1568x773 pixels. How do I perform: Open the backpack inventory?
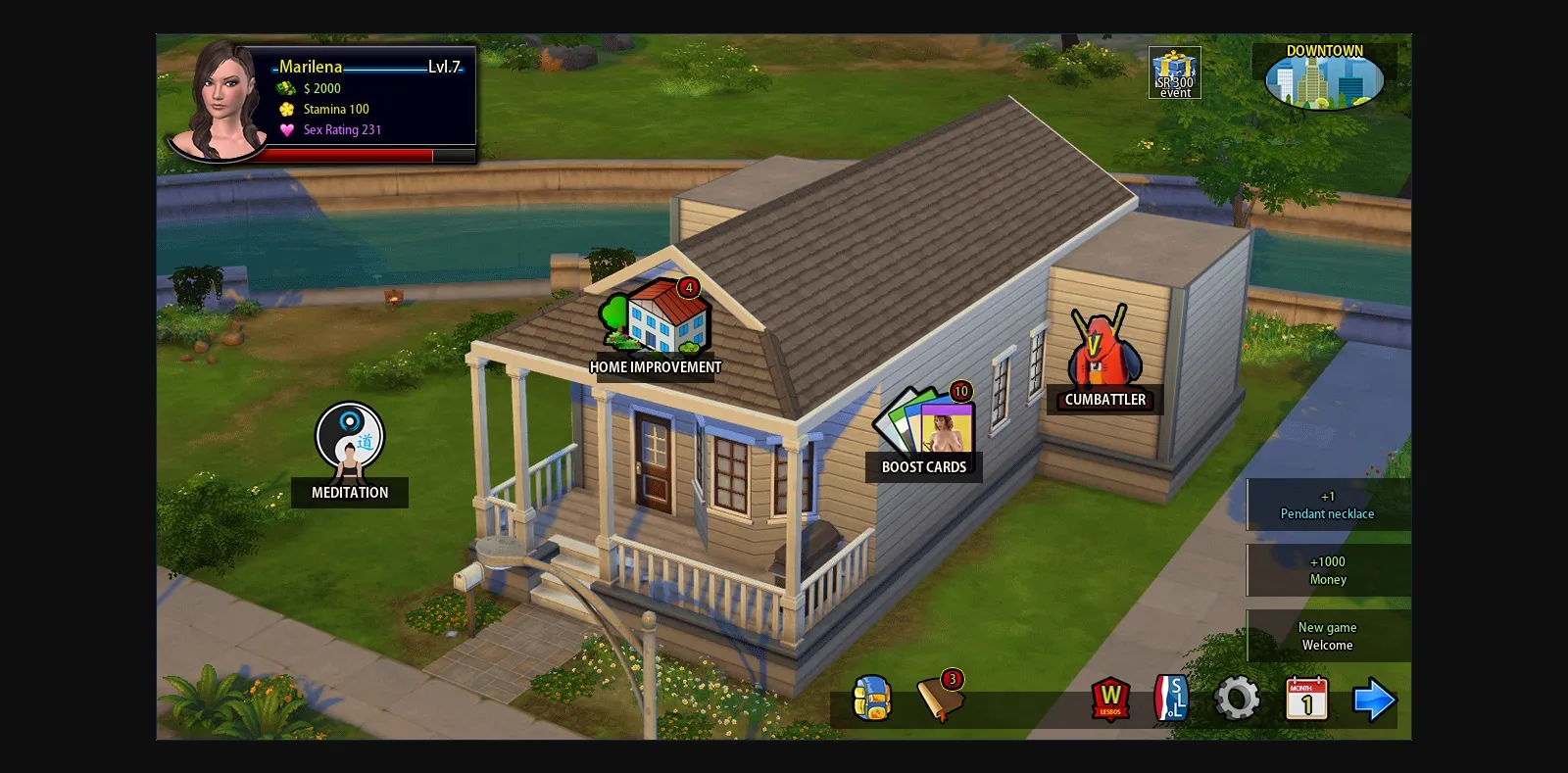(x=871, y=698)
